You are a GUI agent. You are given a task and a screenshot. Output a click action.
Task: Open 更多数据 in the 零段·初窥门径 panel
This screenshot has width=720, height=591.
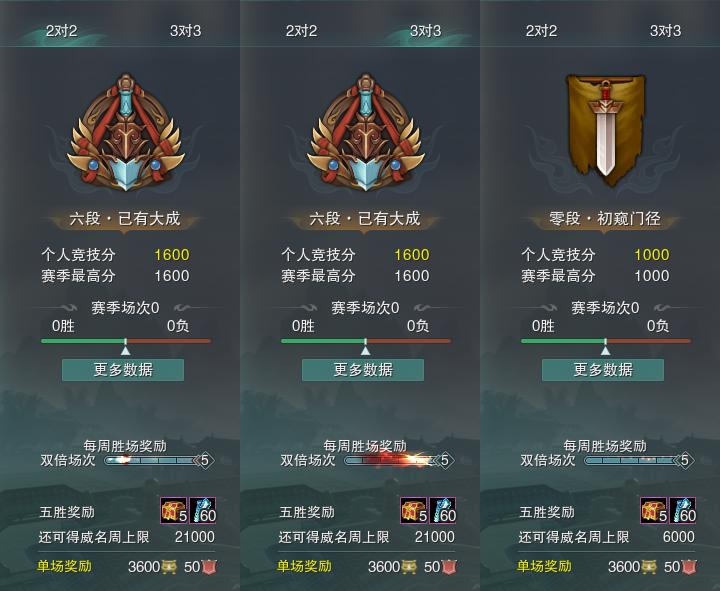tap(603, 369)
